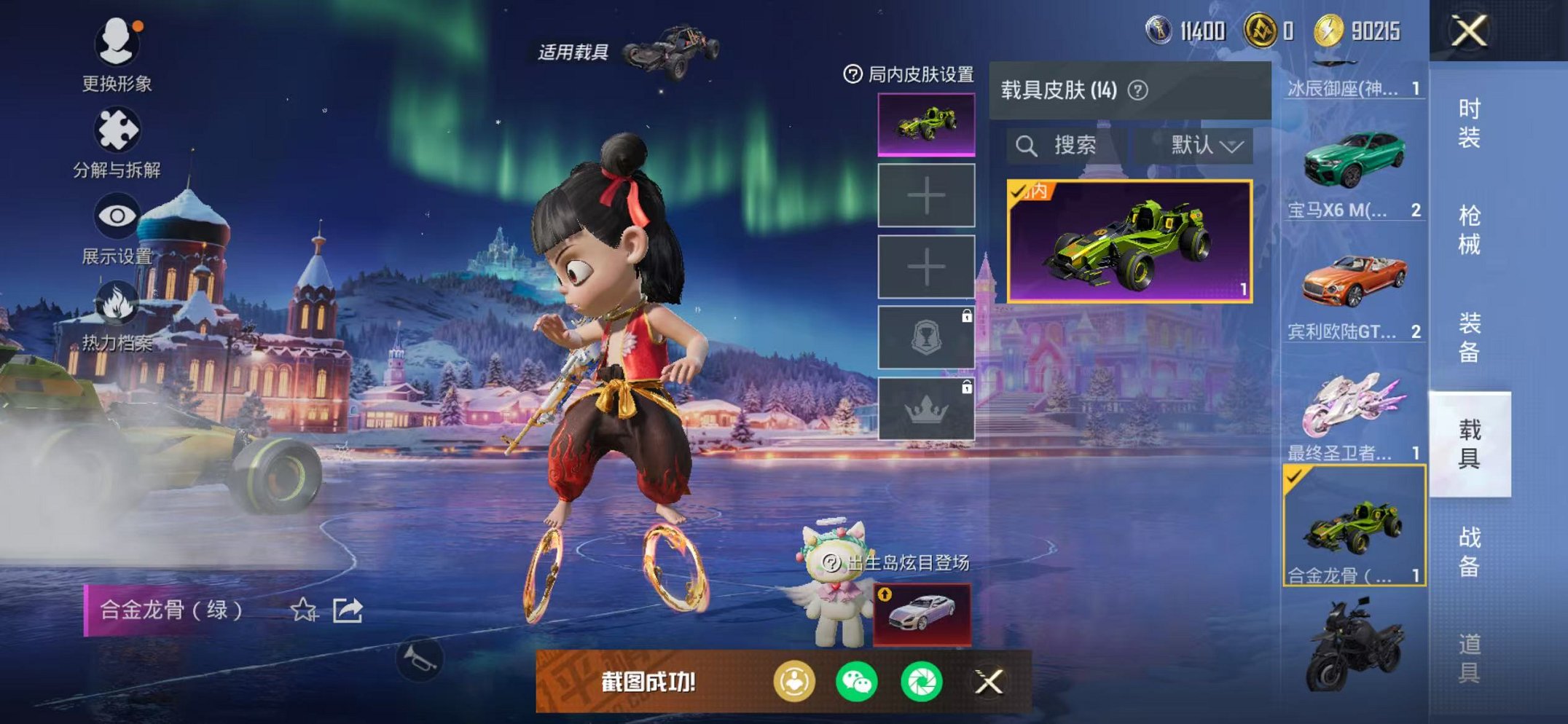Open 展示设置 display settings via eye icon

[119, 216]
